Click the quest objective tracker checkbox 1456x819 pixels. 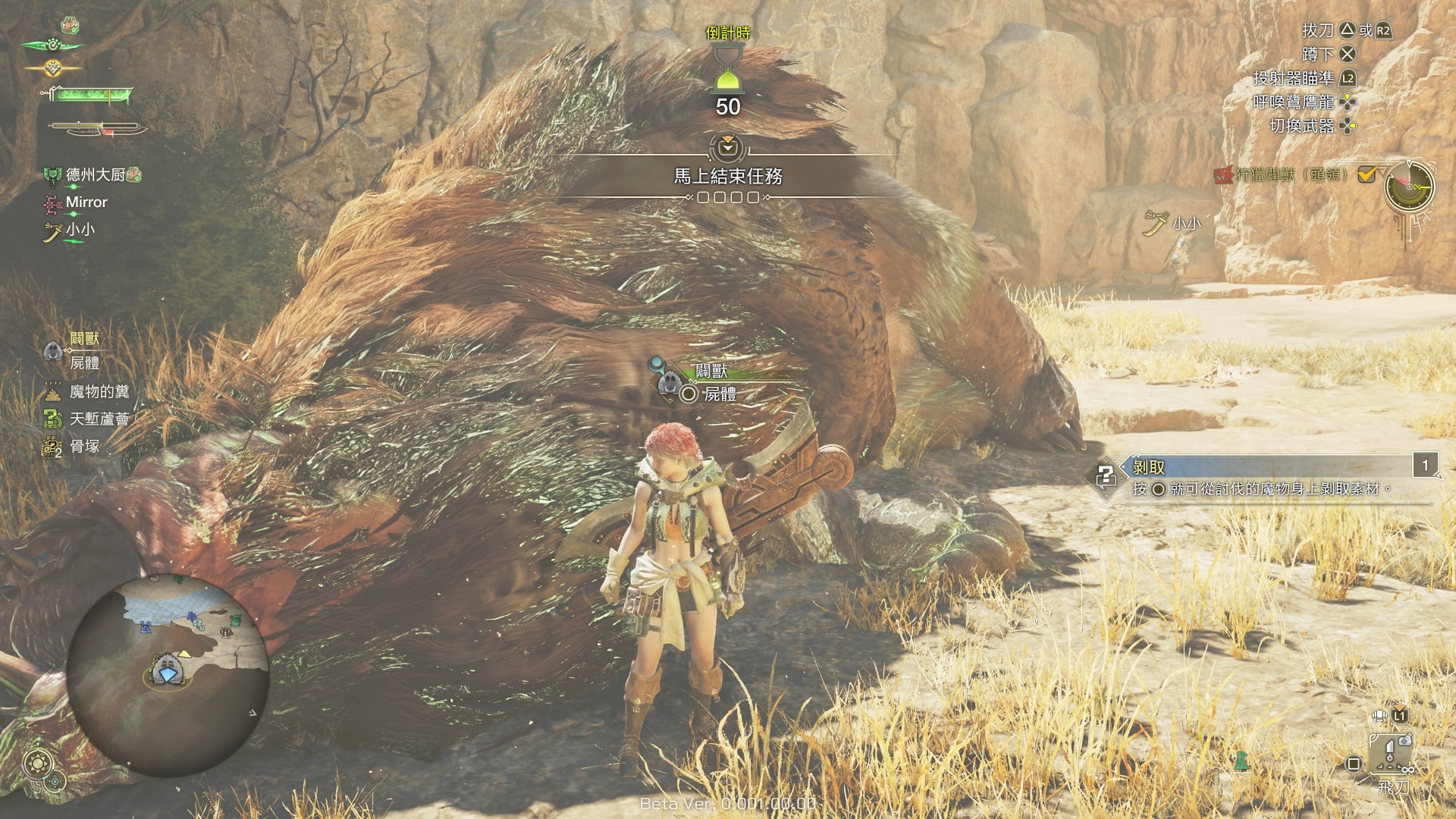pyautogui.click(x=1367, y=175)
